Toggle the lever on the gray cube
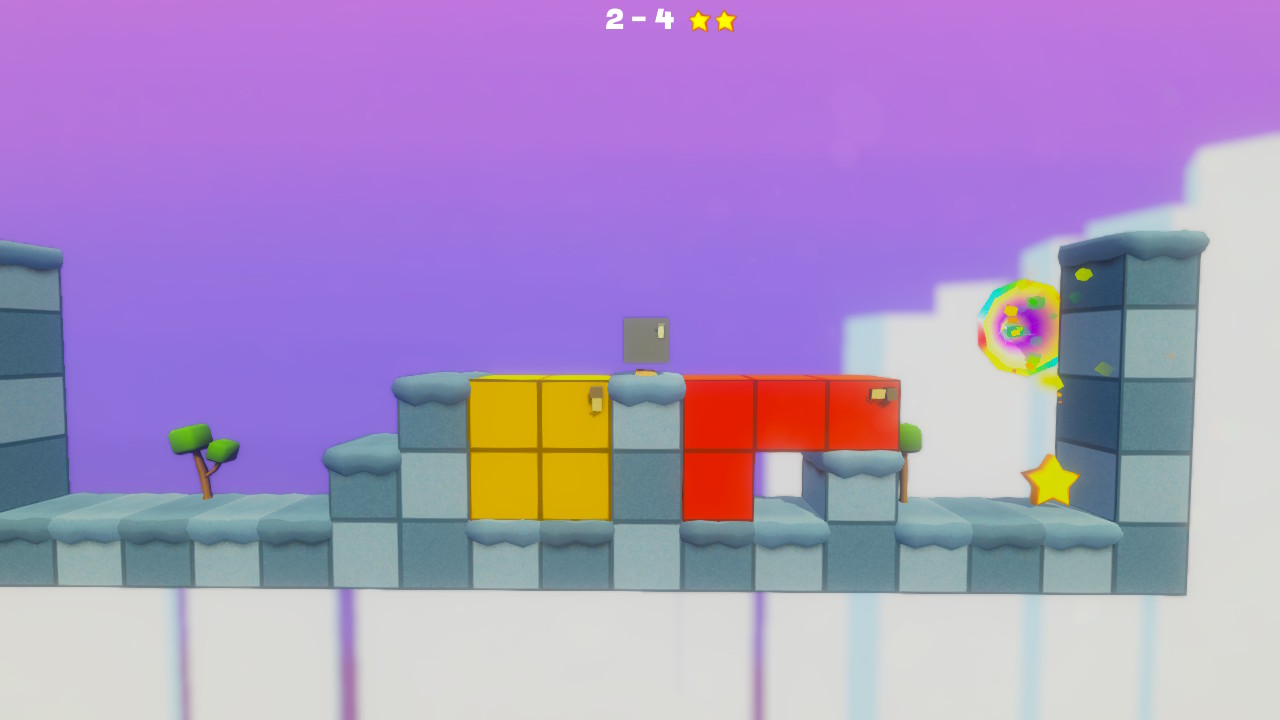Screen dimensions: 1280x720 [661, 330]
